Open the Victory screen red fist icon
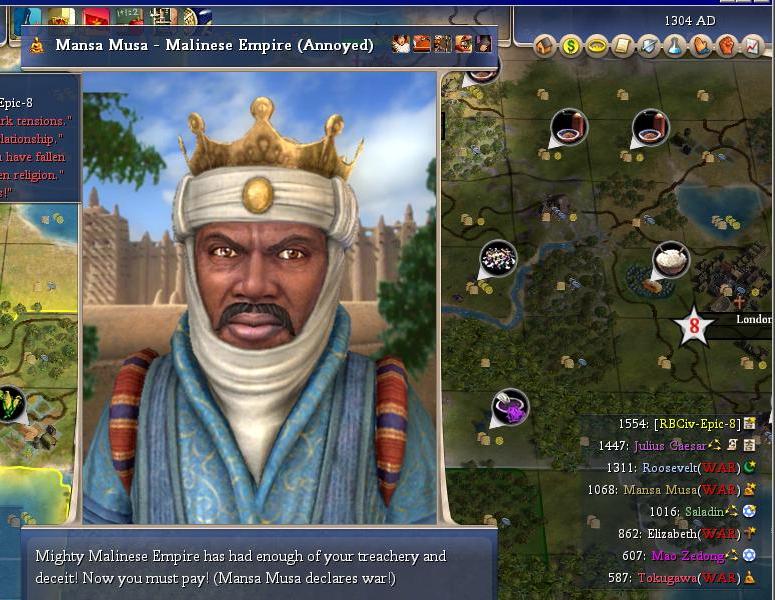 (727, 46)
